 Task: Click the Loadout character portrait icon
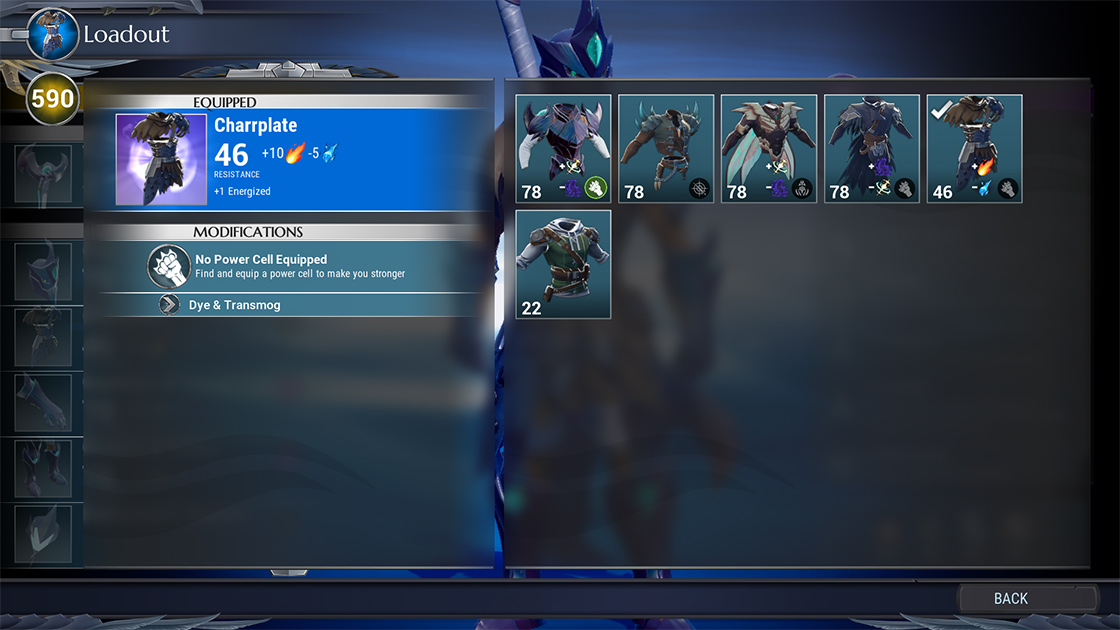coord(53,34)
